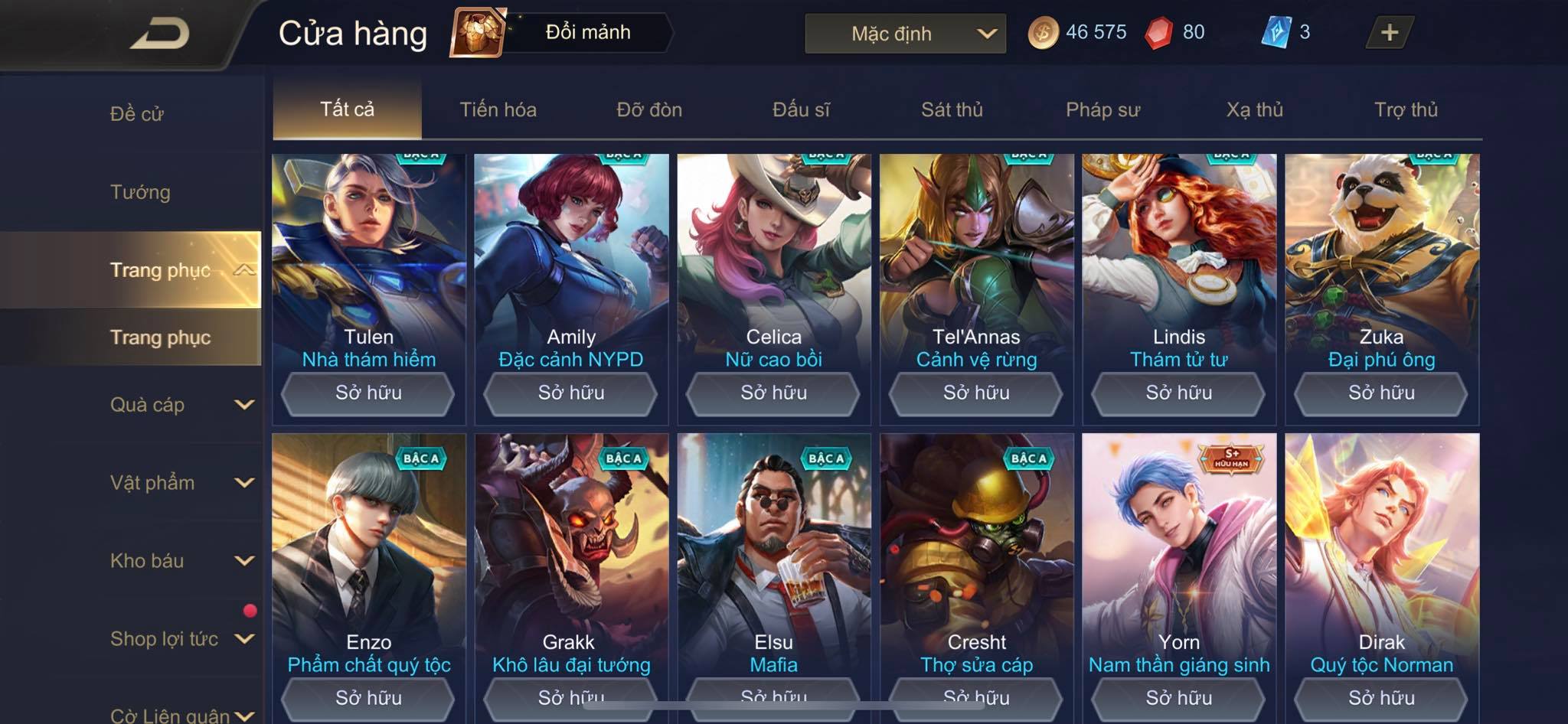This screenshot has width=1568, height=724.
Task: Expand the Vật phẩm menu
Action: (x=181, y=483)
